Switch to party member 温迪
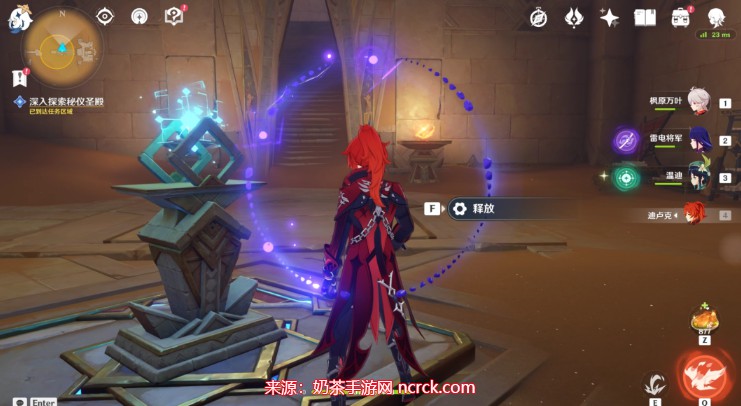 697,177
